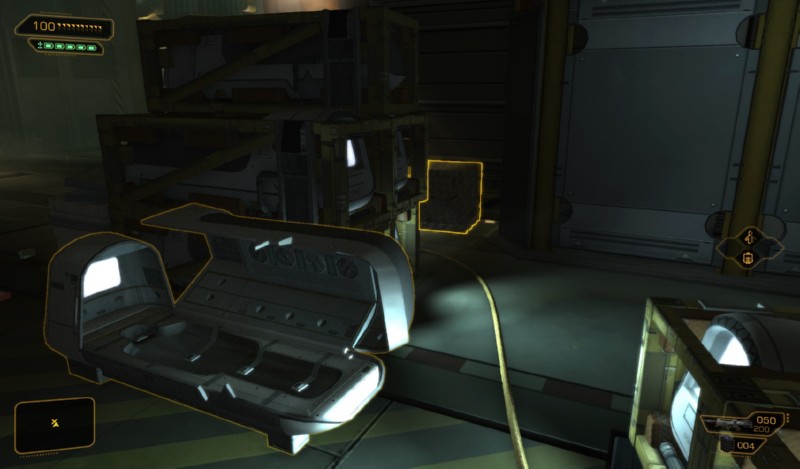800x469 pixels.
Task: Click the standing figure stance icon
Action: pyautogui.click(x=747, y=238)
